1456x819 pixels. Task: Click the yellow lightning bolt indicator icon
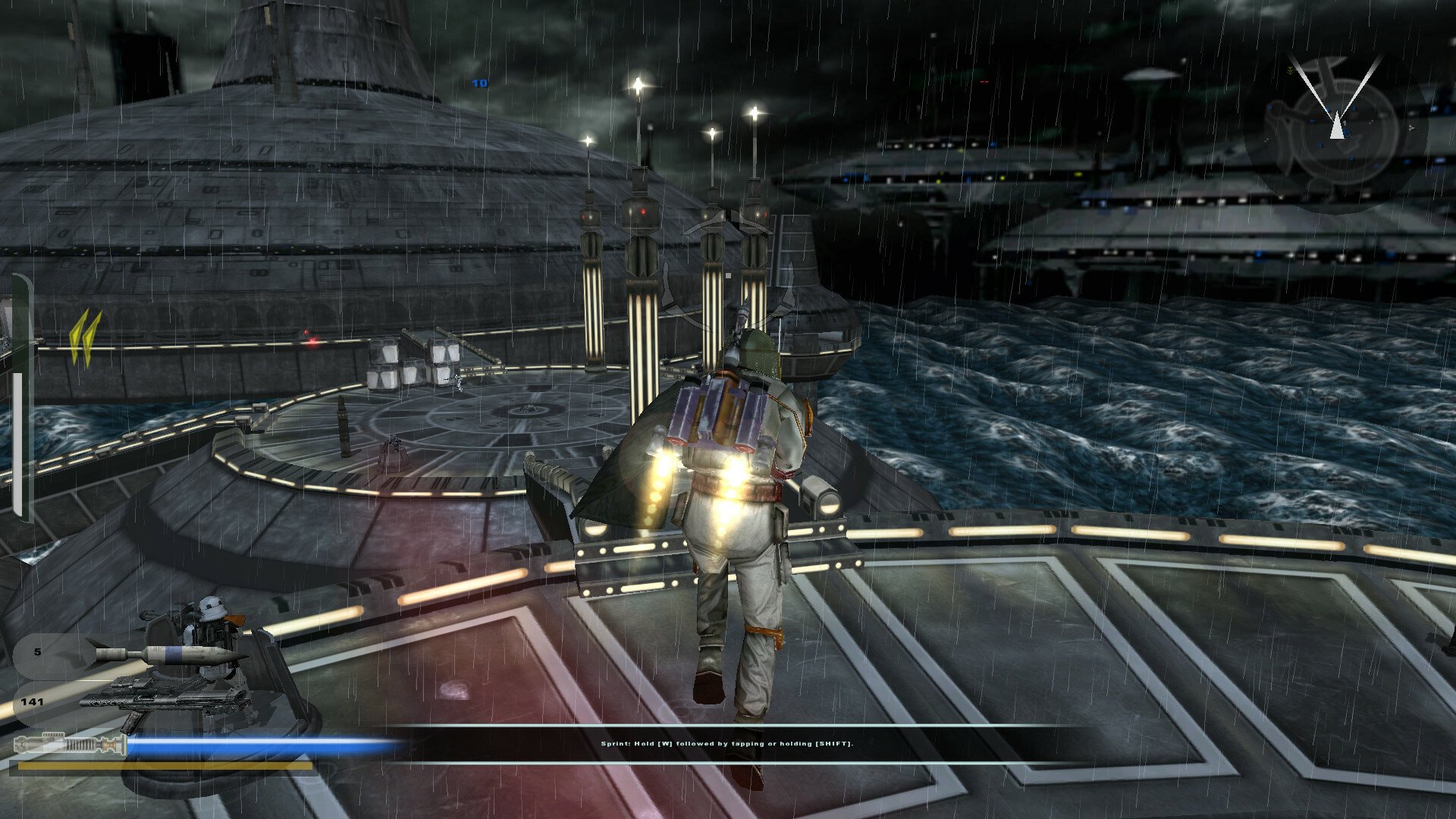[85, 338]
